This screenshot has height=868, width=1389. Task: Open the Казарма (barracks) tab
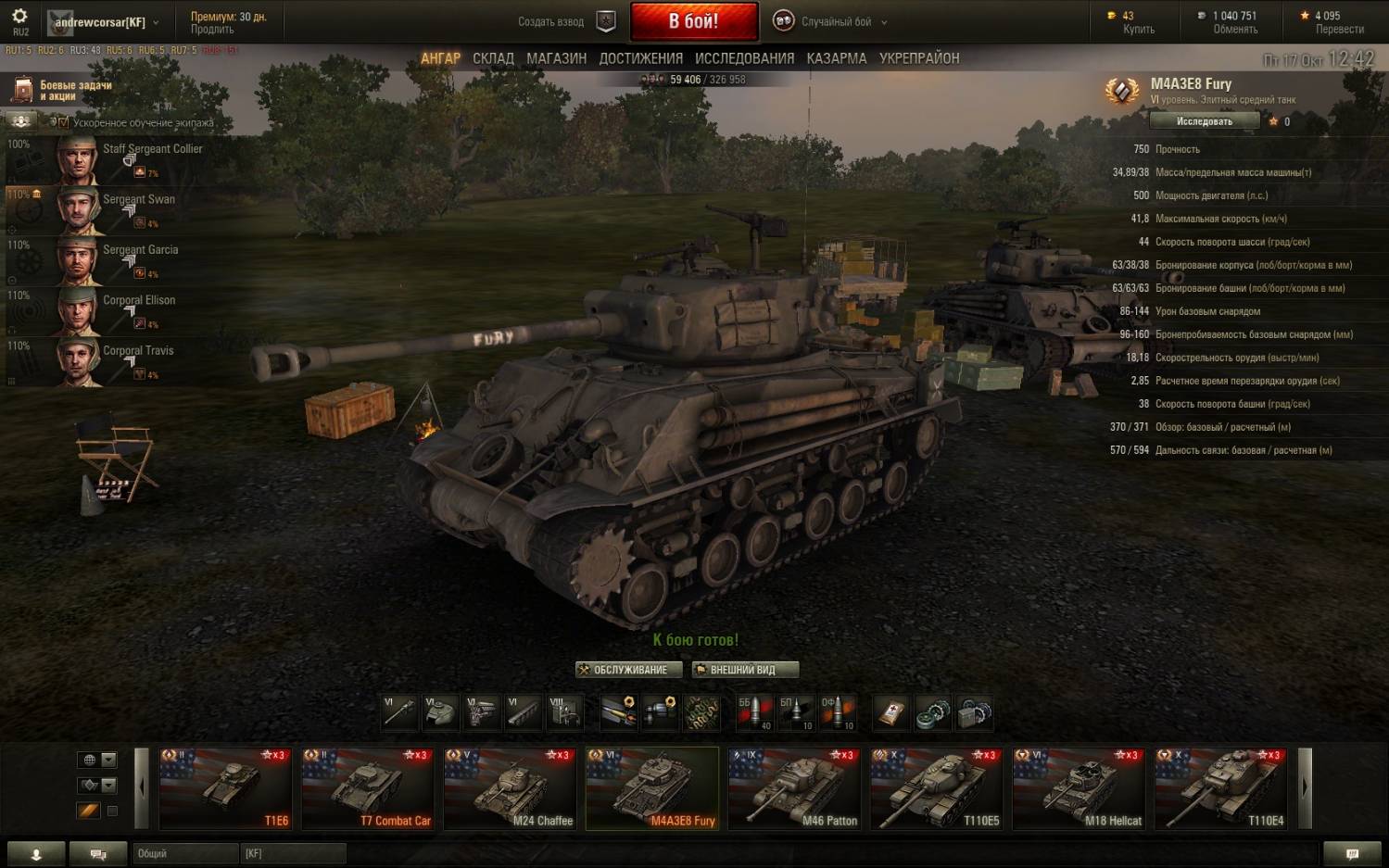[836, 58]
